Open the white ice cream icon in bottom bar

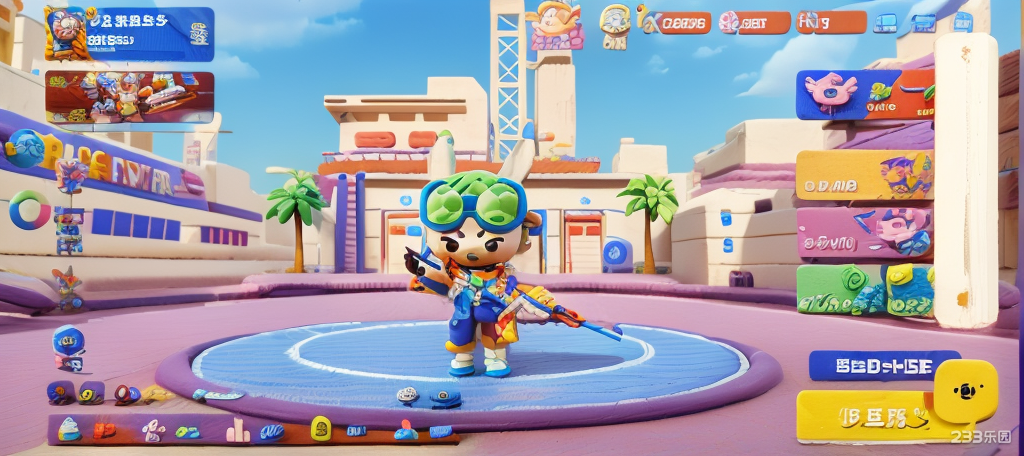[68, 429]
